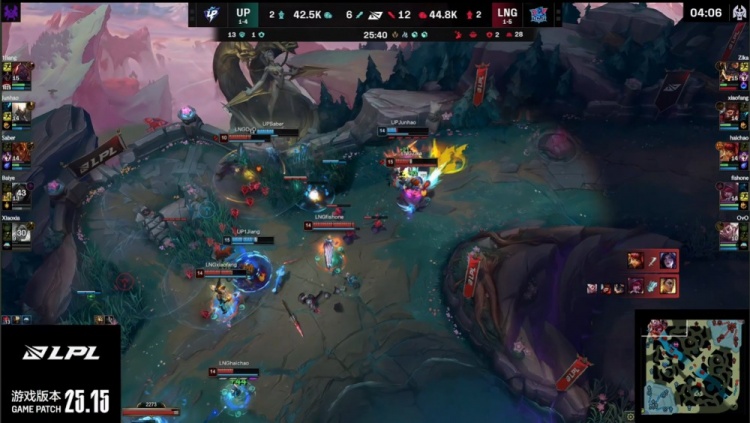Screen dimensions: 750x423
Task: Click the minimap in the bottom corner
Action: tap(691, 366)
